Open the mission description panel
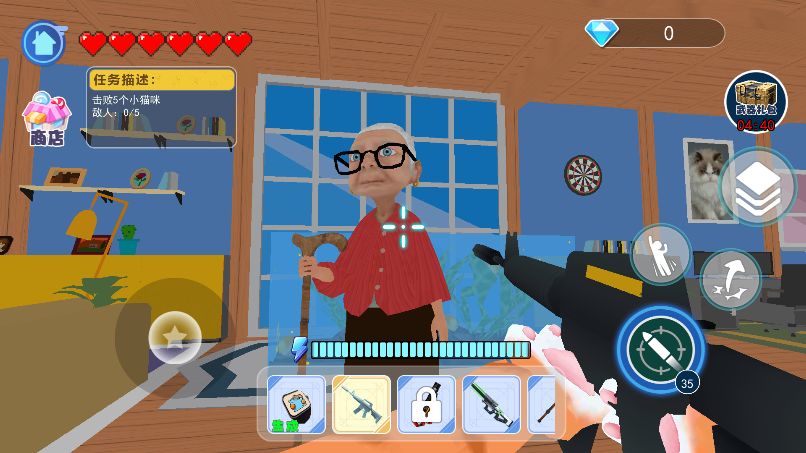Image resolution: width=806 pixels, height=453 pixels. pos(161,106)
